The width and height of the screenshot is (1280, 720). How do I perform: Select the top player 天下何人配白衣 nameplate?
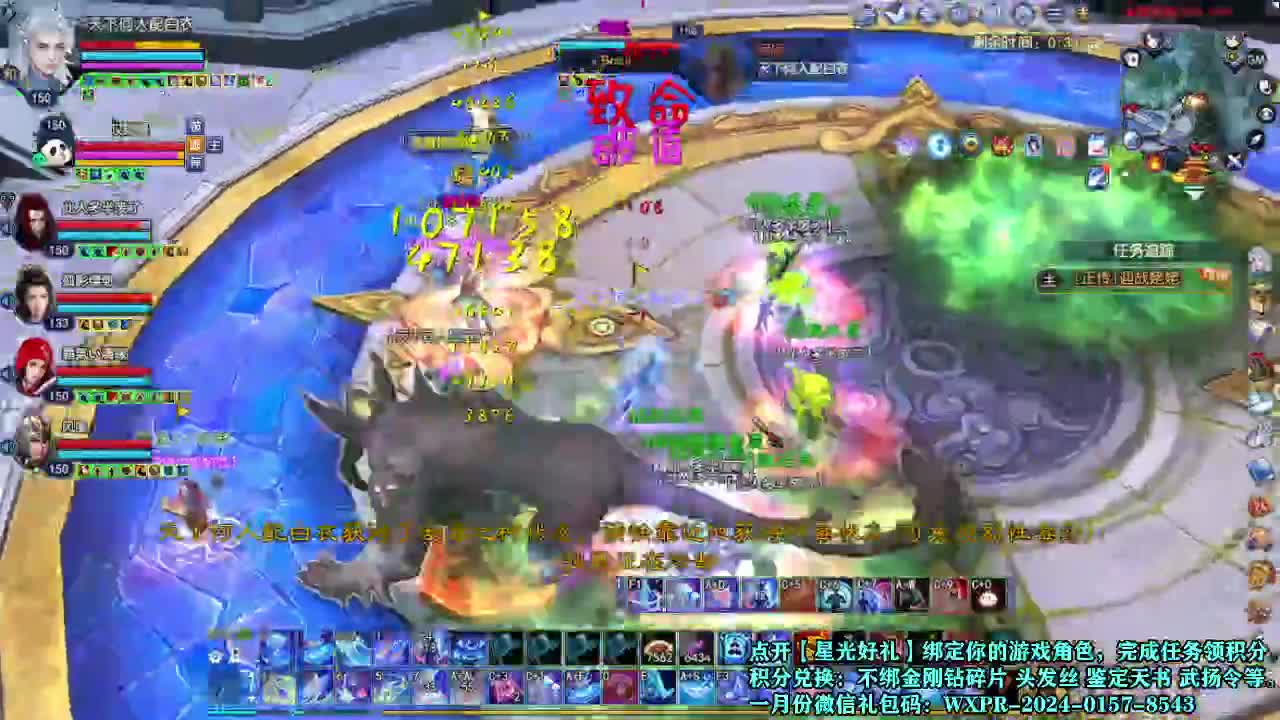[x=140, y=25]
